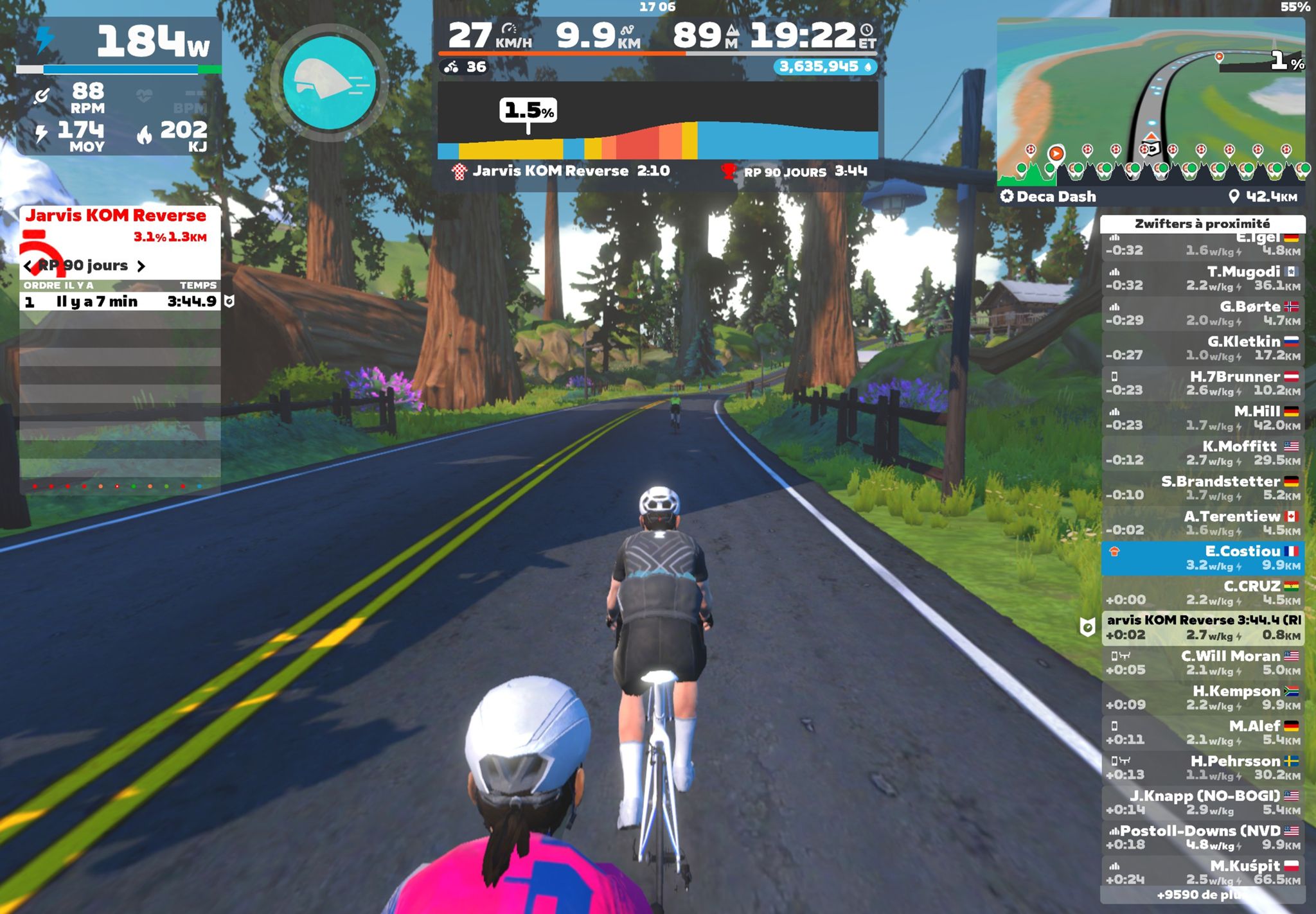Image resolution: width=1316 pixels, height=914 pixels.
Task: Select the highlighted E.Costiou row
Action: coord(1202,558)
